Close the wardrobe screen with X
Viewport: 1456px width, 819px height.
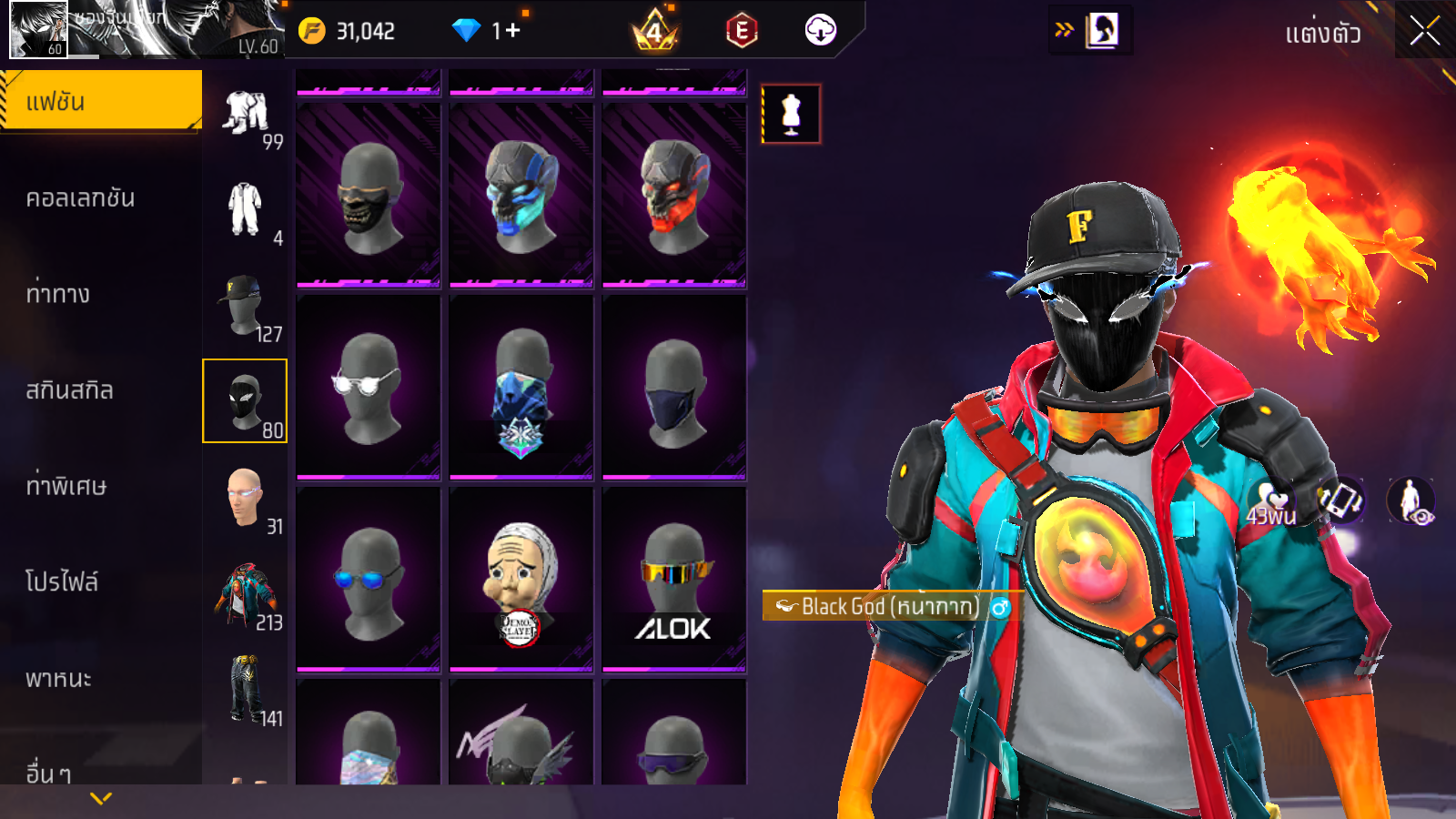[x=1424, y=31]
